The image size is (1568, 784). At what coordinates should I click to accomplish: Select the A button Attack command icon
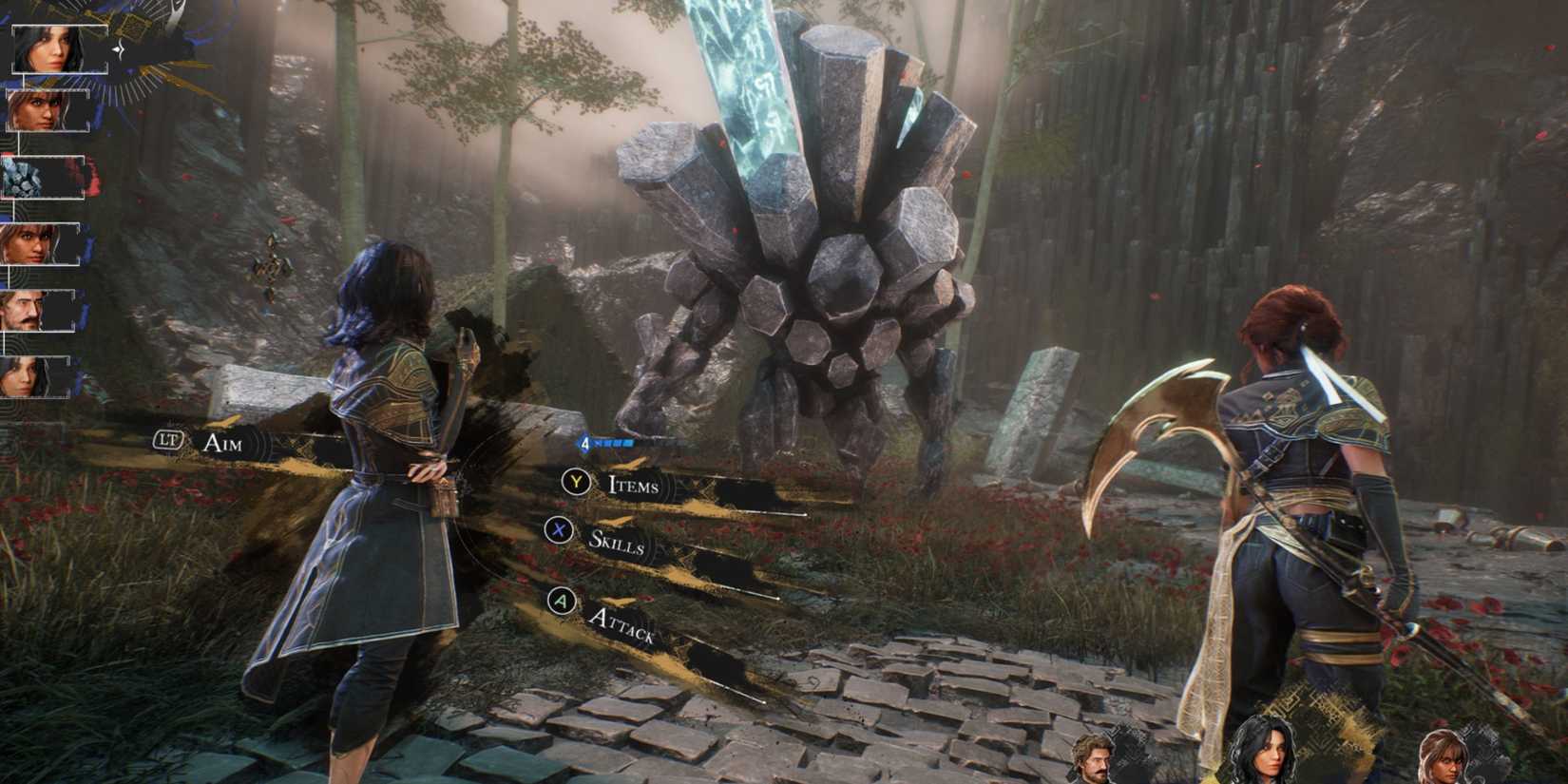[564, 601]
